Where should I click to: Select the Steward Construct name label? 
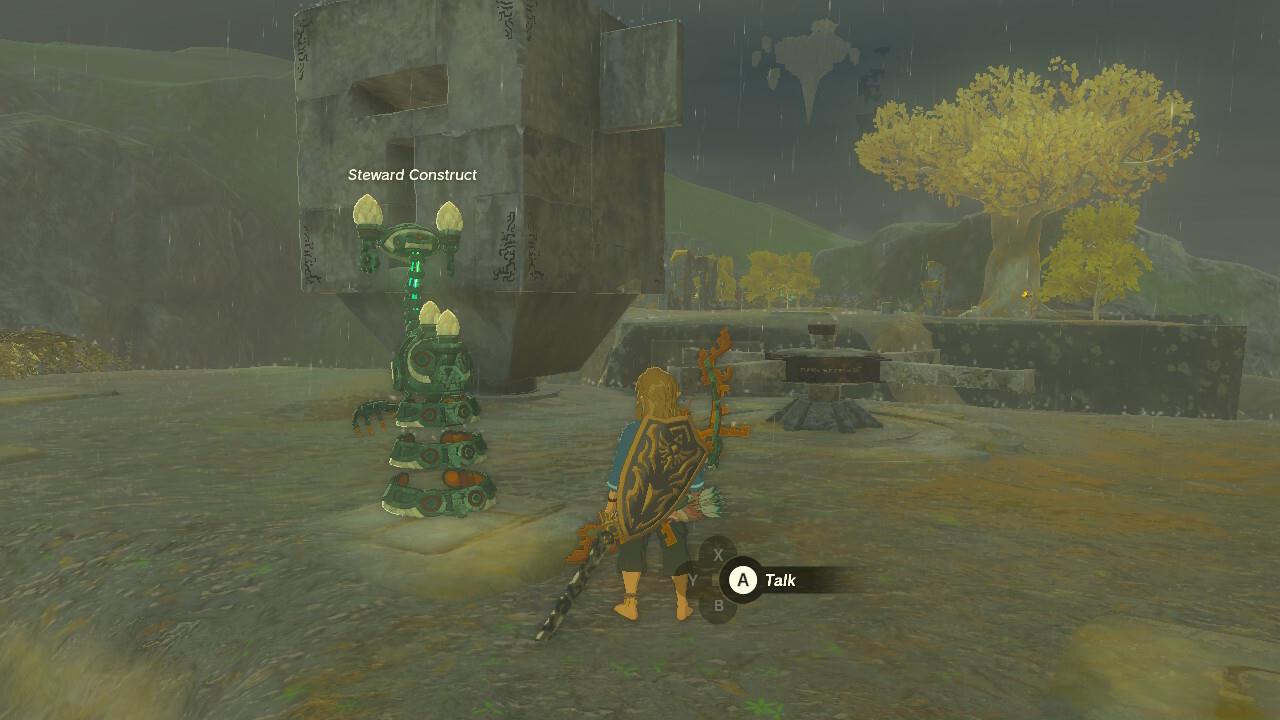coord(412,173)
